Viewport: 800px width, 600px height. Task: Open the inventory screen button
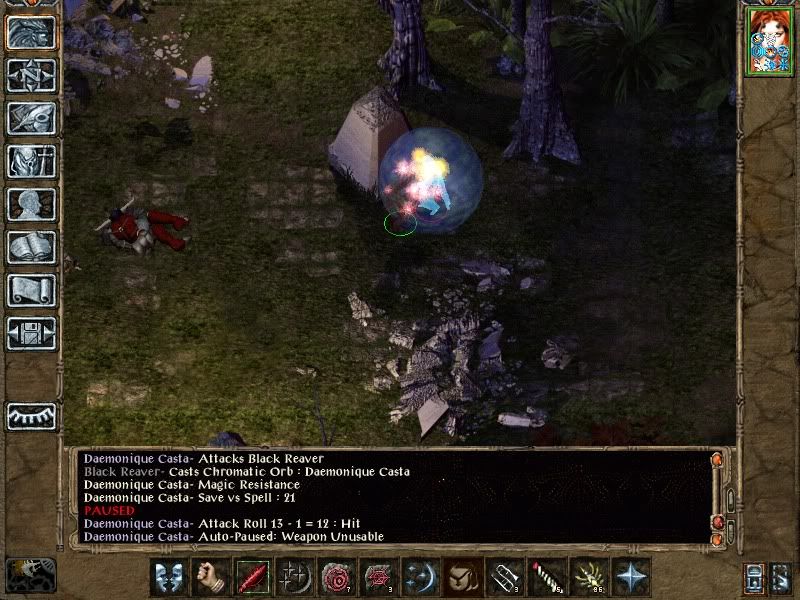[31, 161]
